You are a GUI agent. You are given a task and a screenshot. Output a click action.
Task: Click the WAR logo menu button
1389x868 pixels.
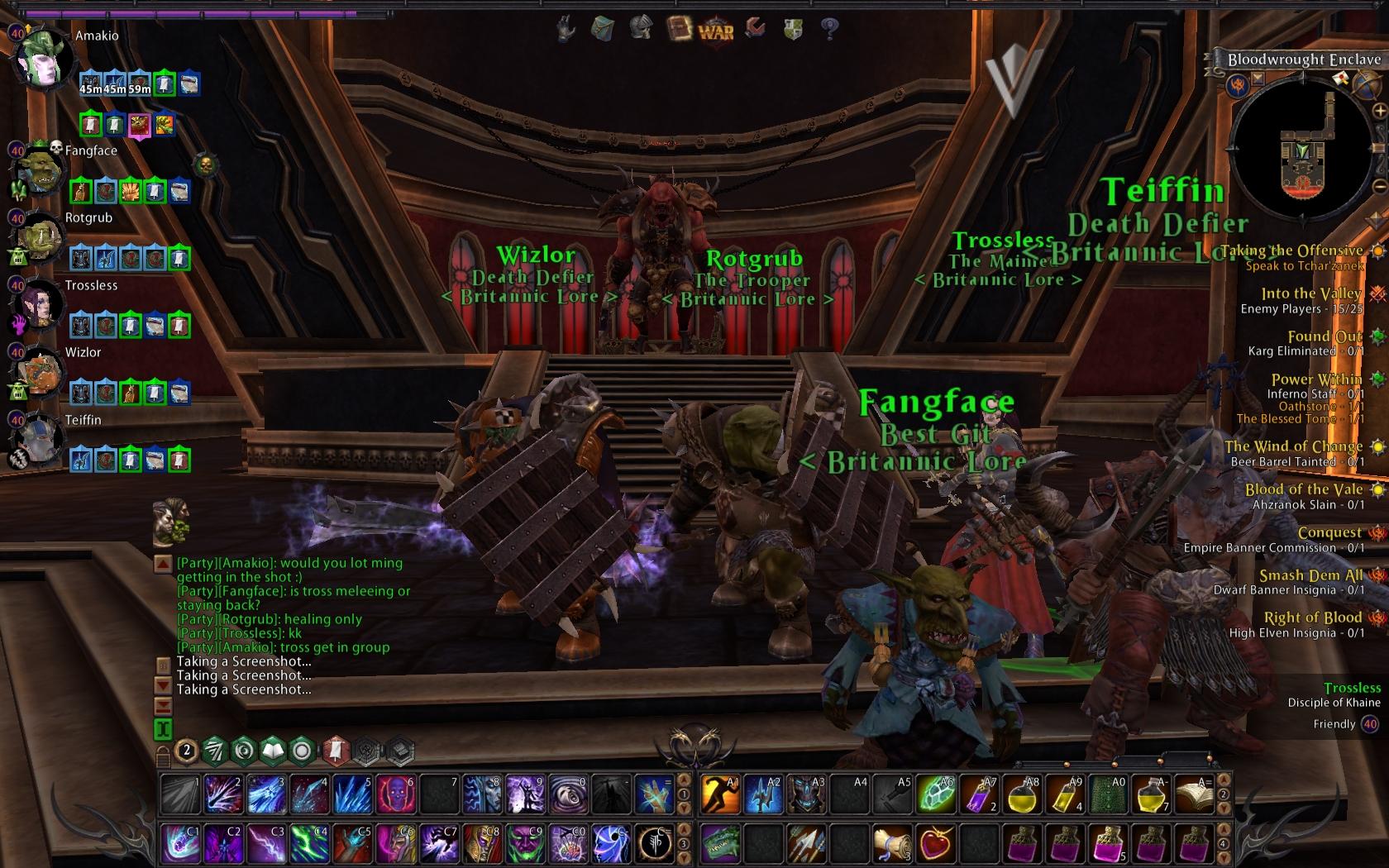[x=716, y=31]
